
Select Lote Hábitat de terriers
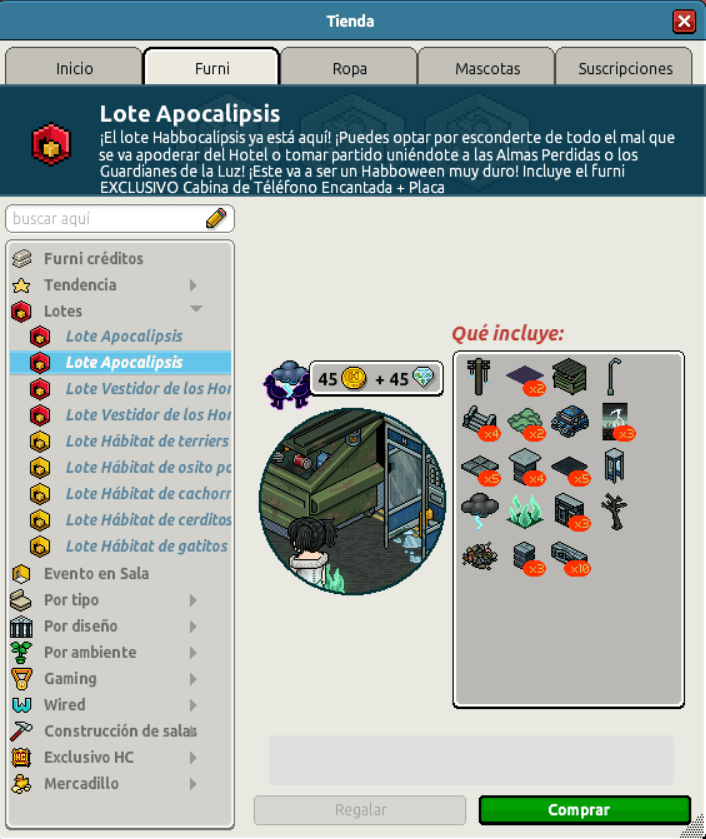tap(147, 441)
